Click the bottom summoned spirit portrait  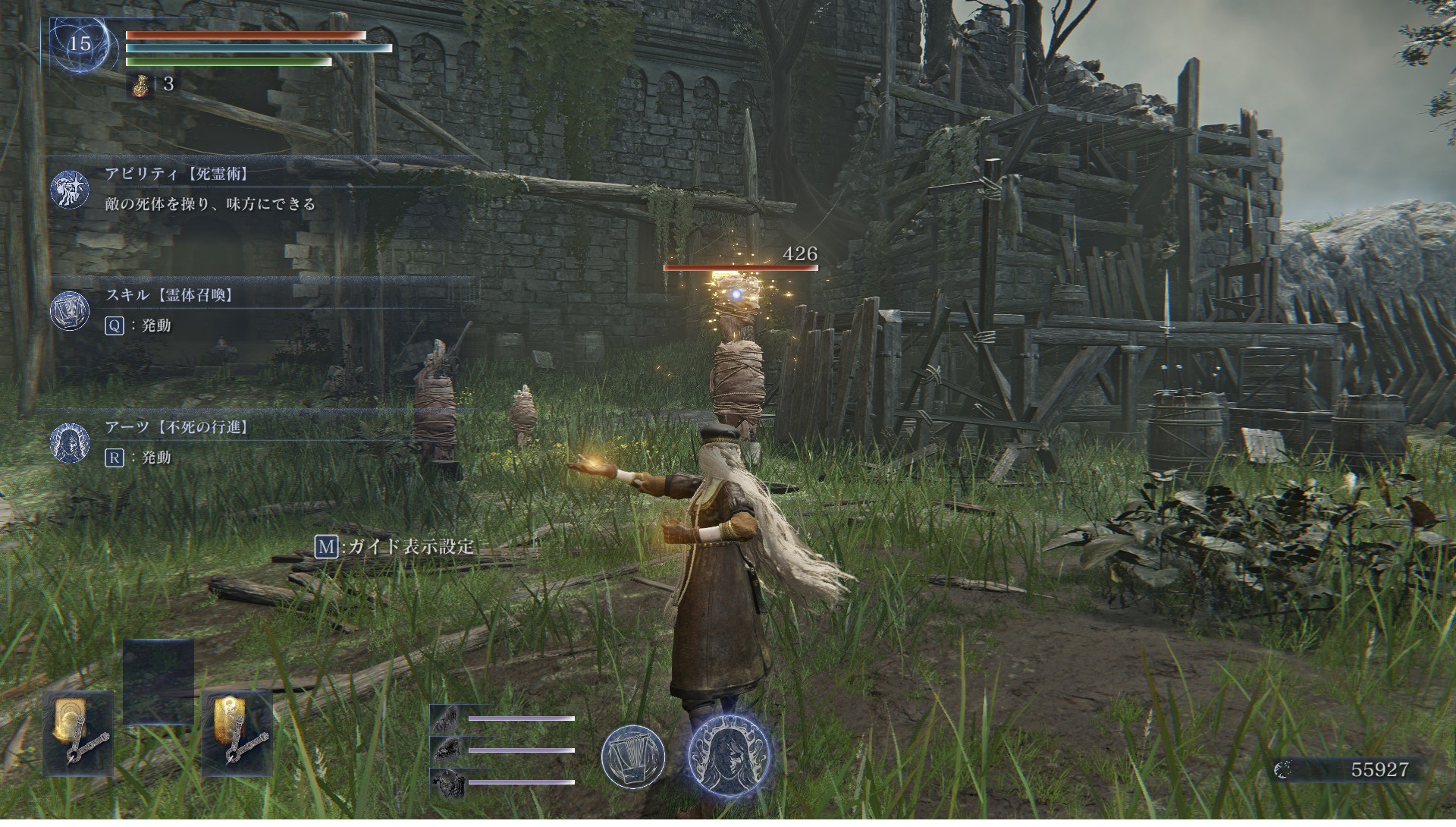point(447,781)
